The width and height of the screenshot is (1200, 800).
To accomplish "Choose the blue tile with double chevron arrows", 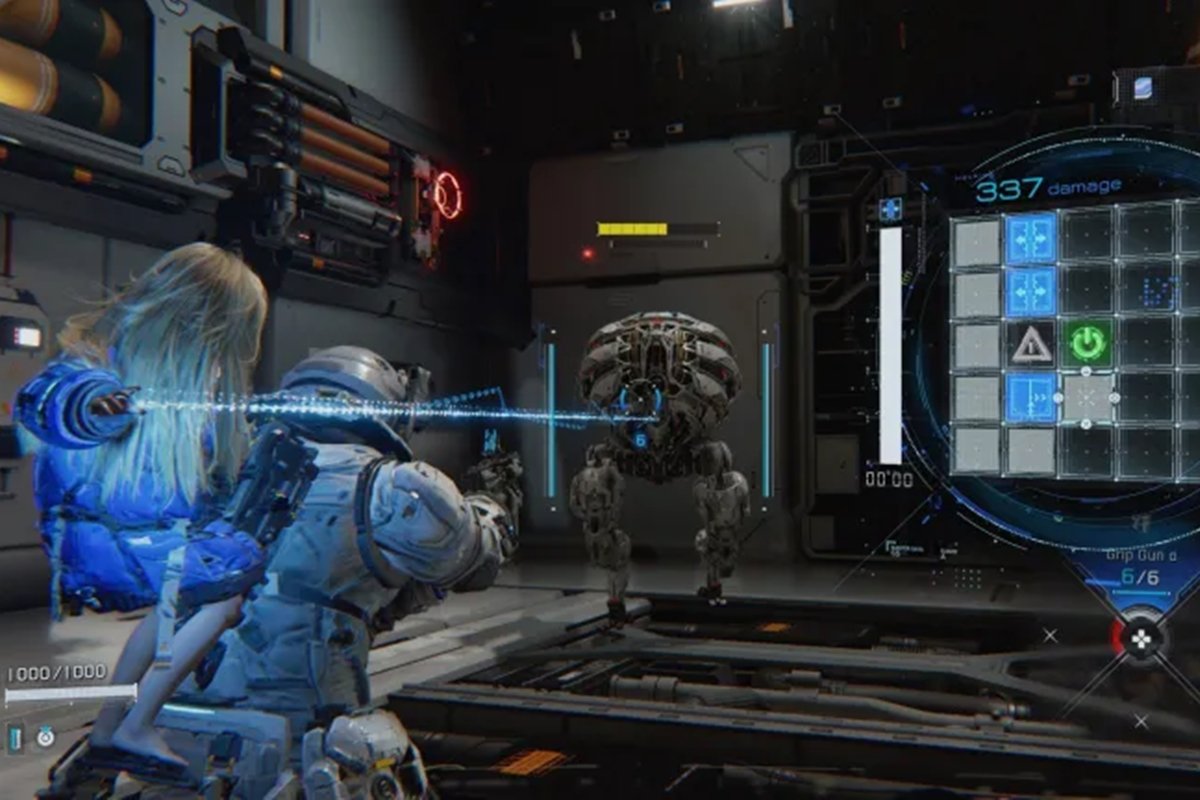I will (1031, 398).
